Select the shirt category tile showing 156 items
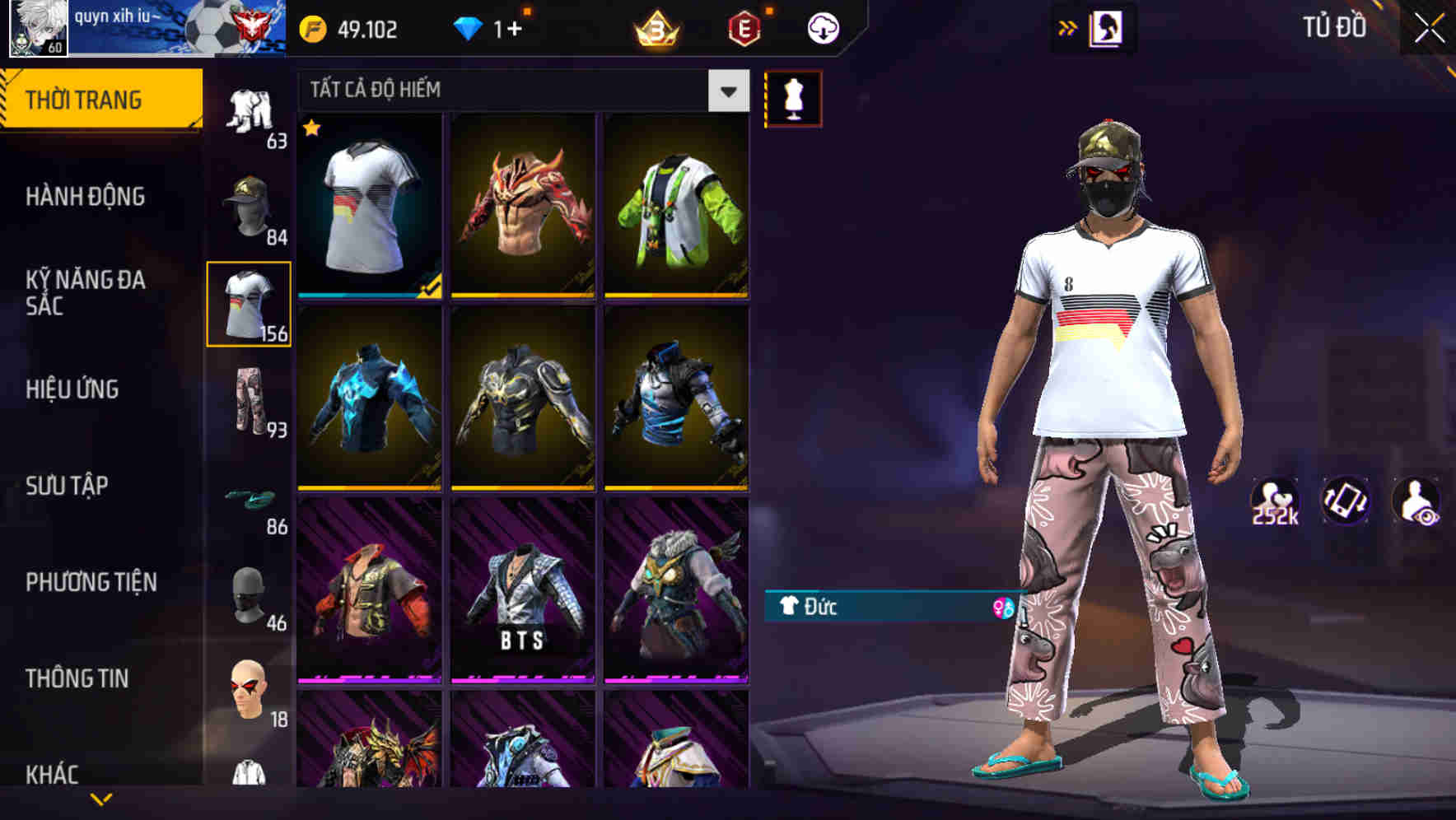The height and width of the screenshot is (820, 1456). click(250, 305)
